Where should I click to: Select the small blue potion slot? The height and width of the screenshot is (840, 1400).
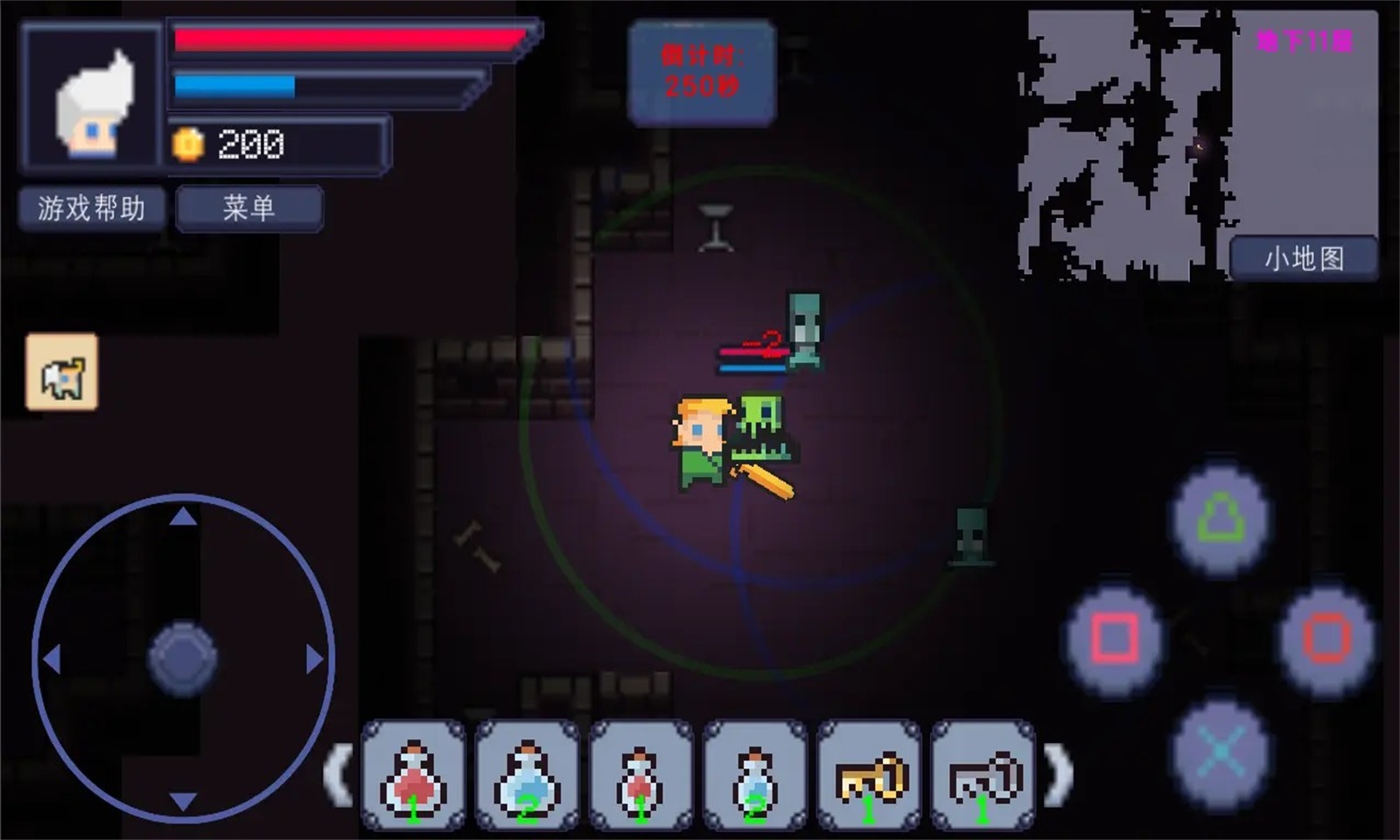pyautogui.click(x=754, y=775)
